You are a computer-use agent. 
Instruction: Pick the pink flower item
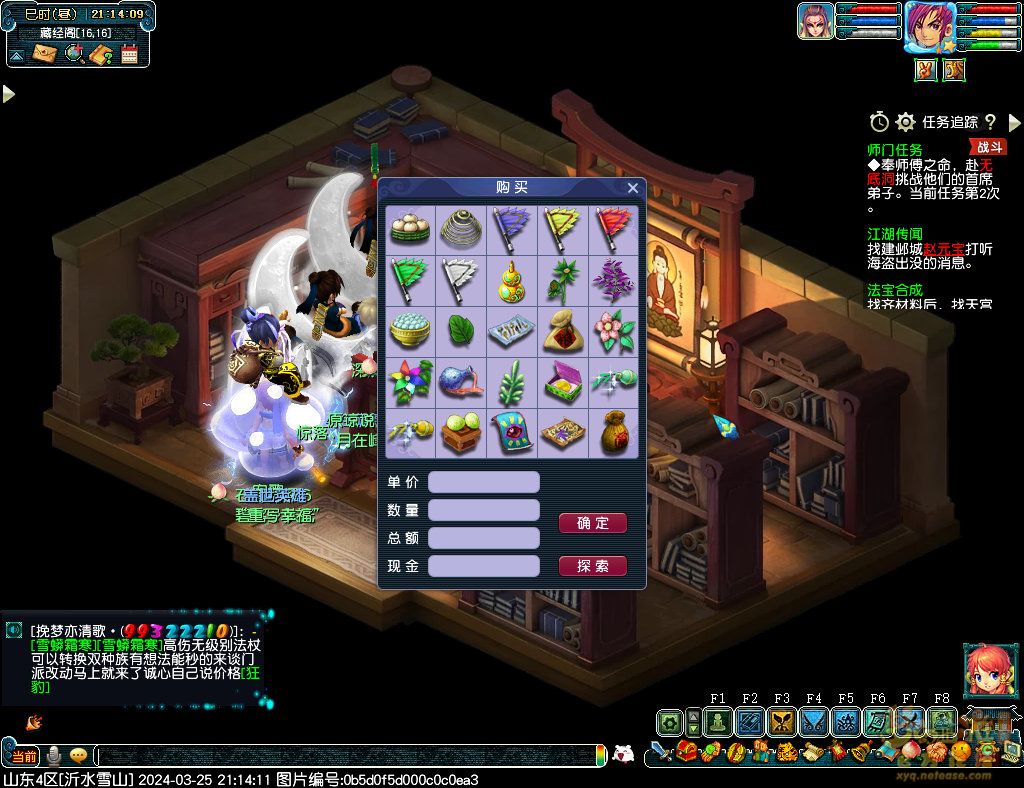tap(612, 332)
